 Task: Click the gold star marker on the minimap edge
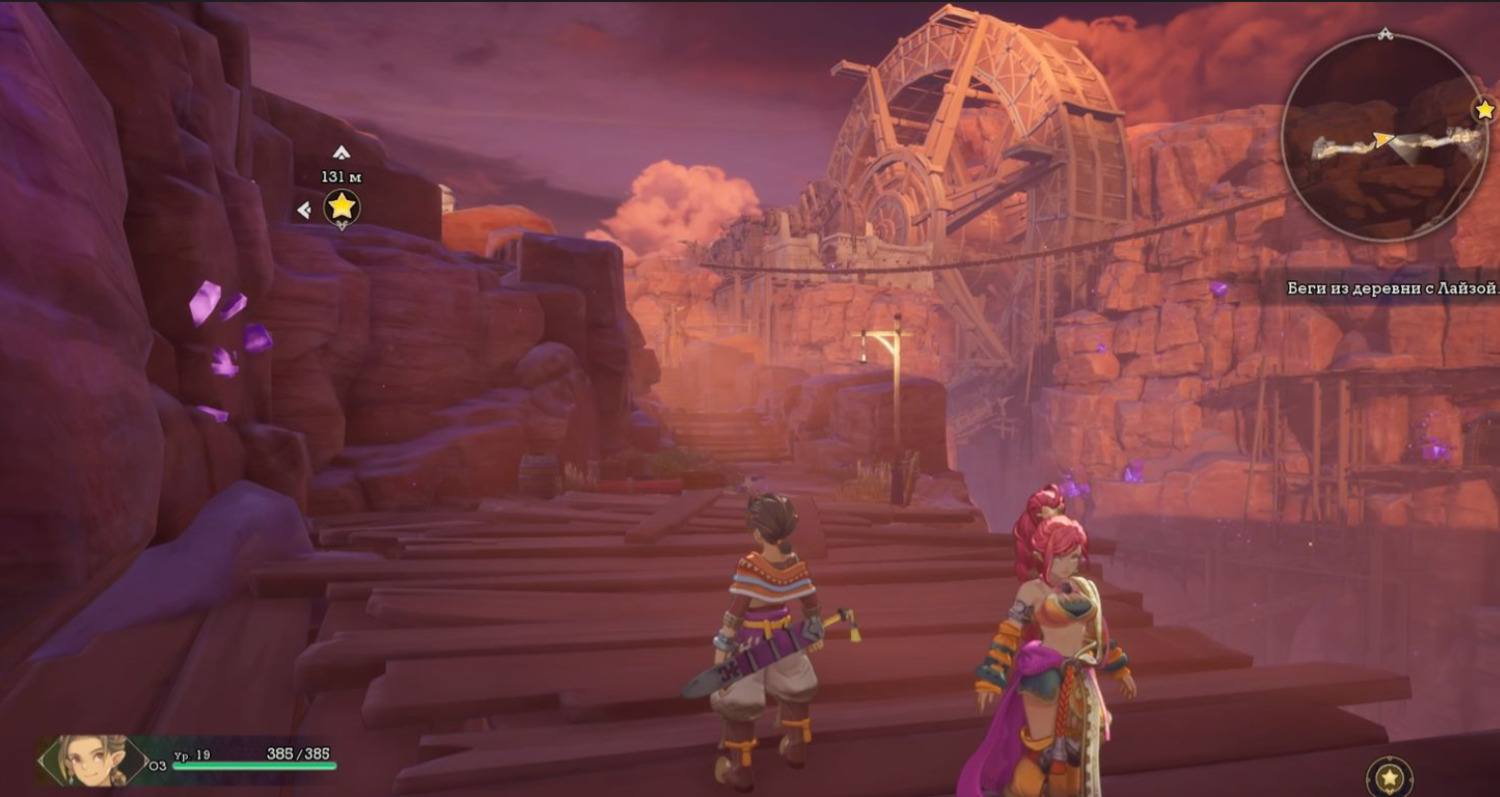[1485, 108]
